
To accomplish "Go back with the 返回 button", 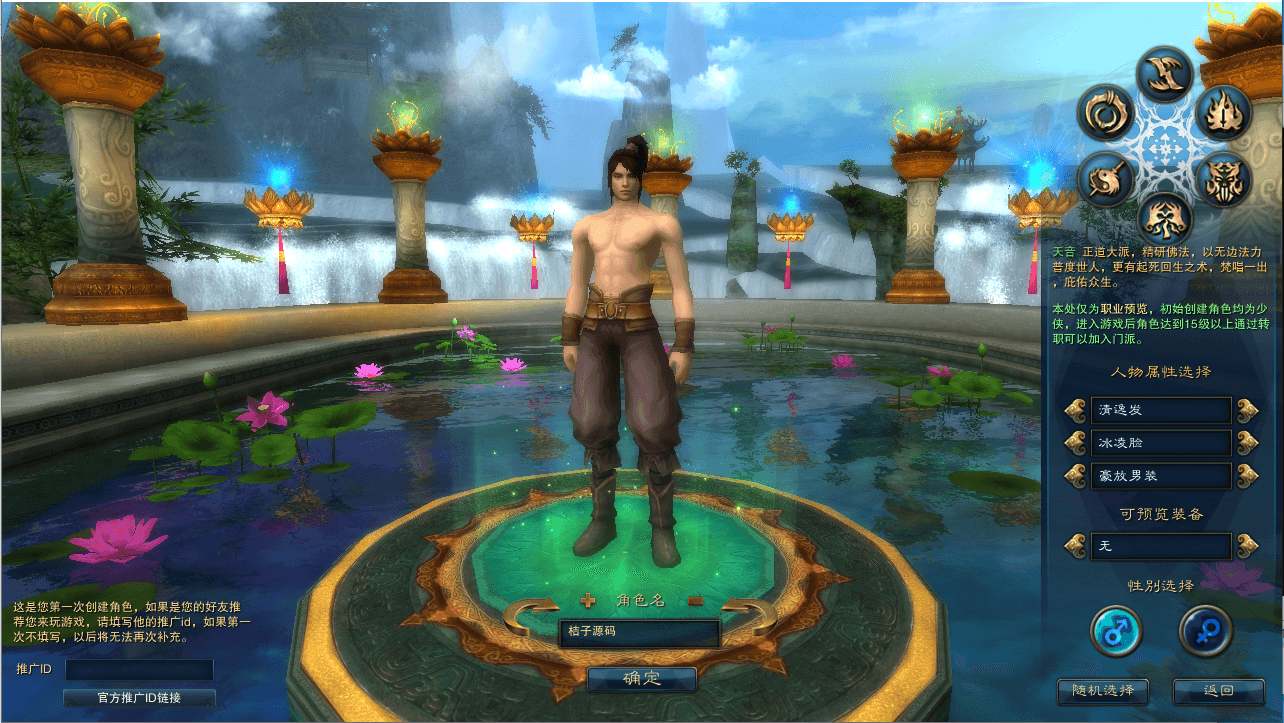I will point(1219,691).
